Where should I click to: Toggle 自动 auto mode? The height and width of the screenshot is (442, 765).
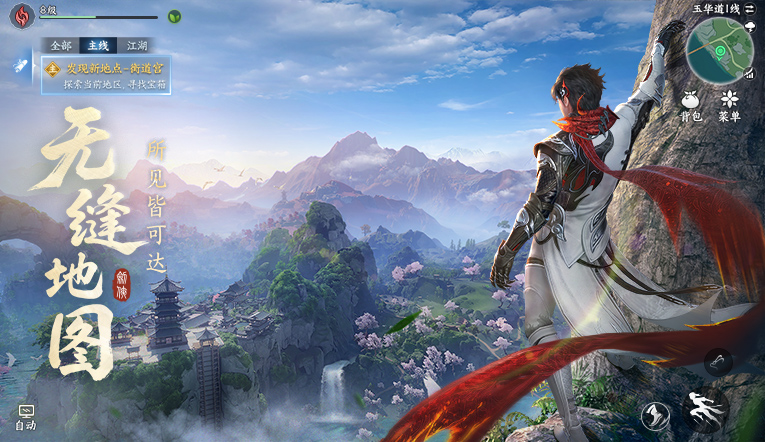26,417
